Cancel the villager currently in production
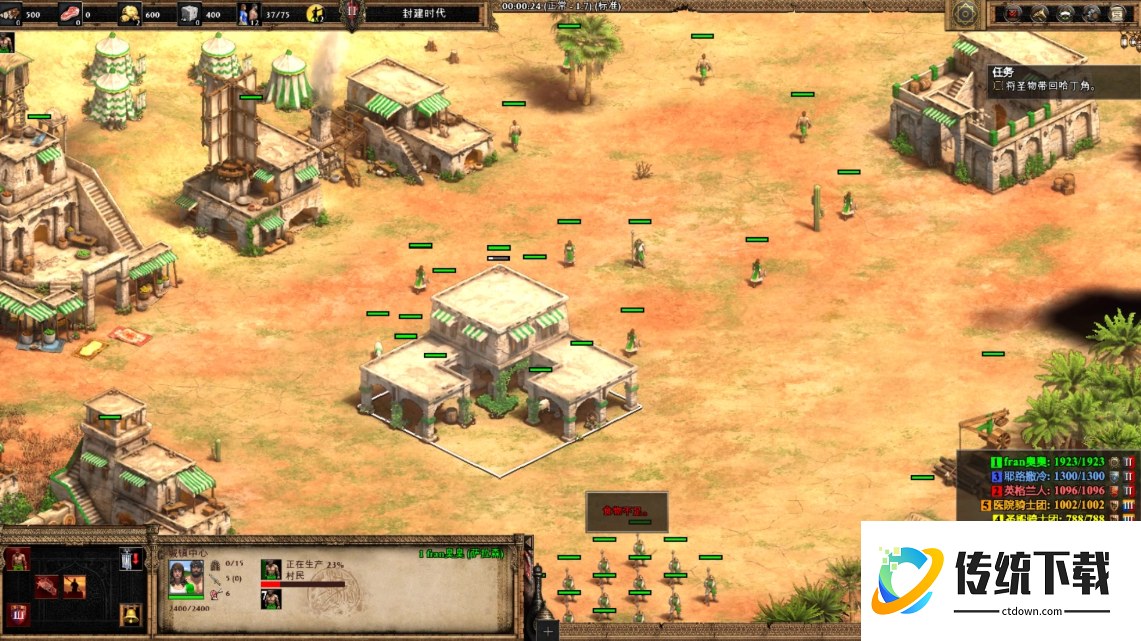 [x=270, y=570]
